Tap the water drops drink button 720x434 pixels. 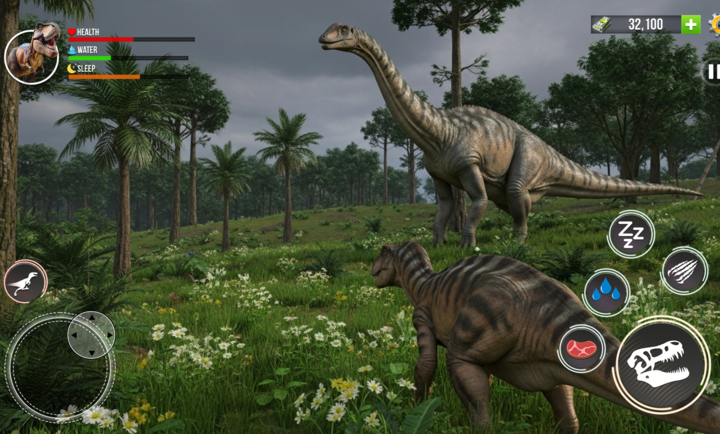pyautogui.click(x=606, y=292)
